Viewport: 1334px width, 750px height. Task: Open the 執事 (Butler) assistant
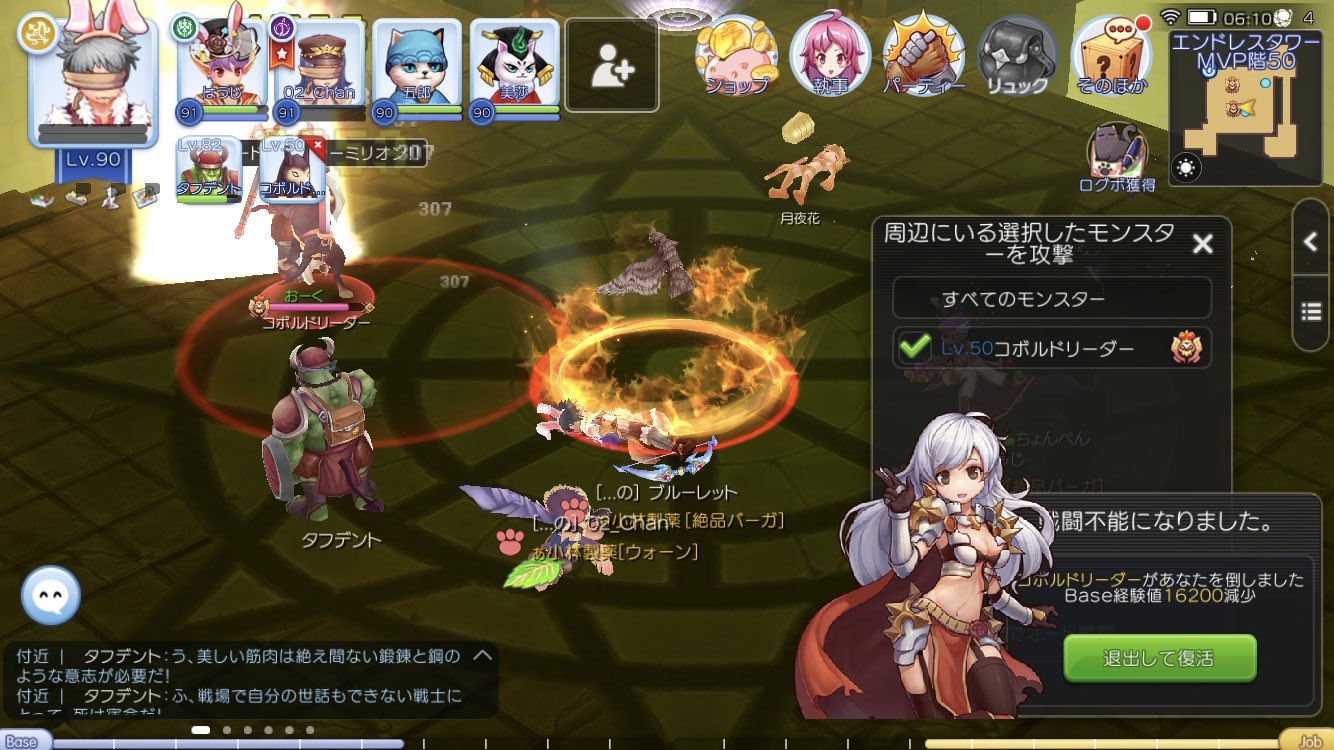(828, 55)
